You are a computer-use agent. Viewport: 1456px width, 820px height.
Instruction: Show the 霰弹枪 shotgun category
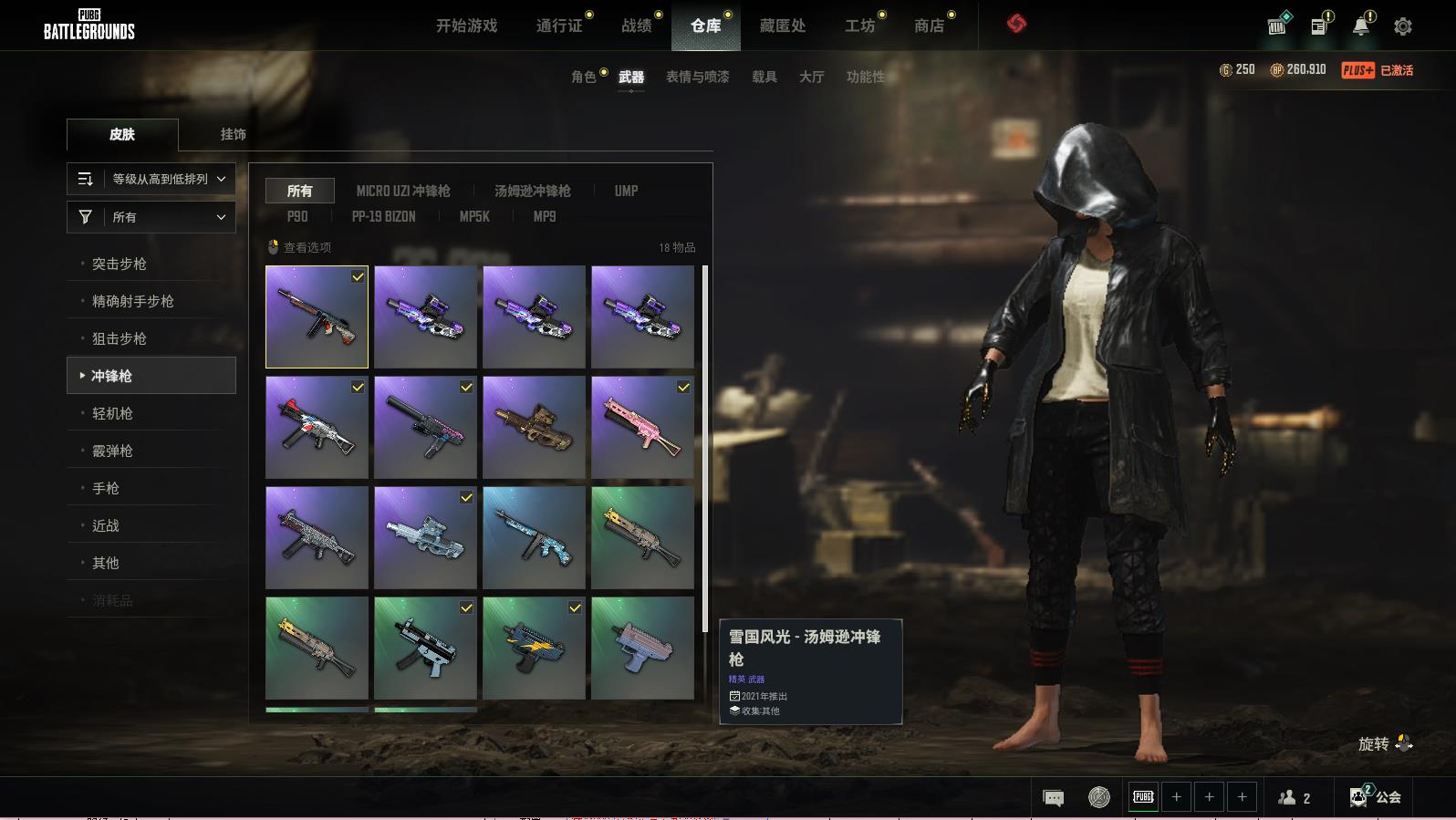point(112,451)
